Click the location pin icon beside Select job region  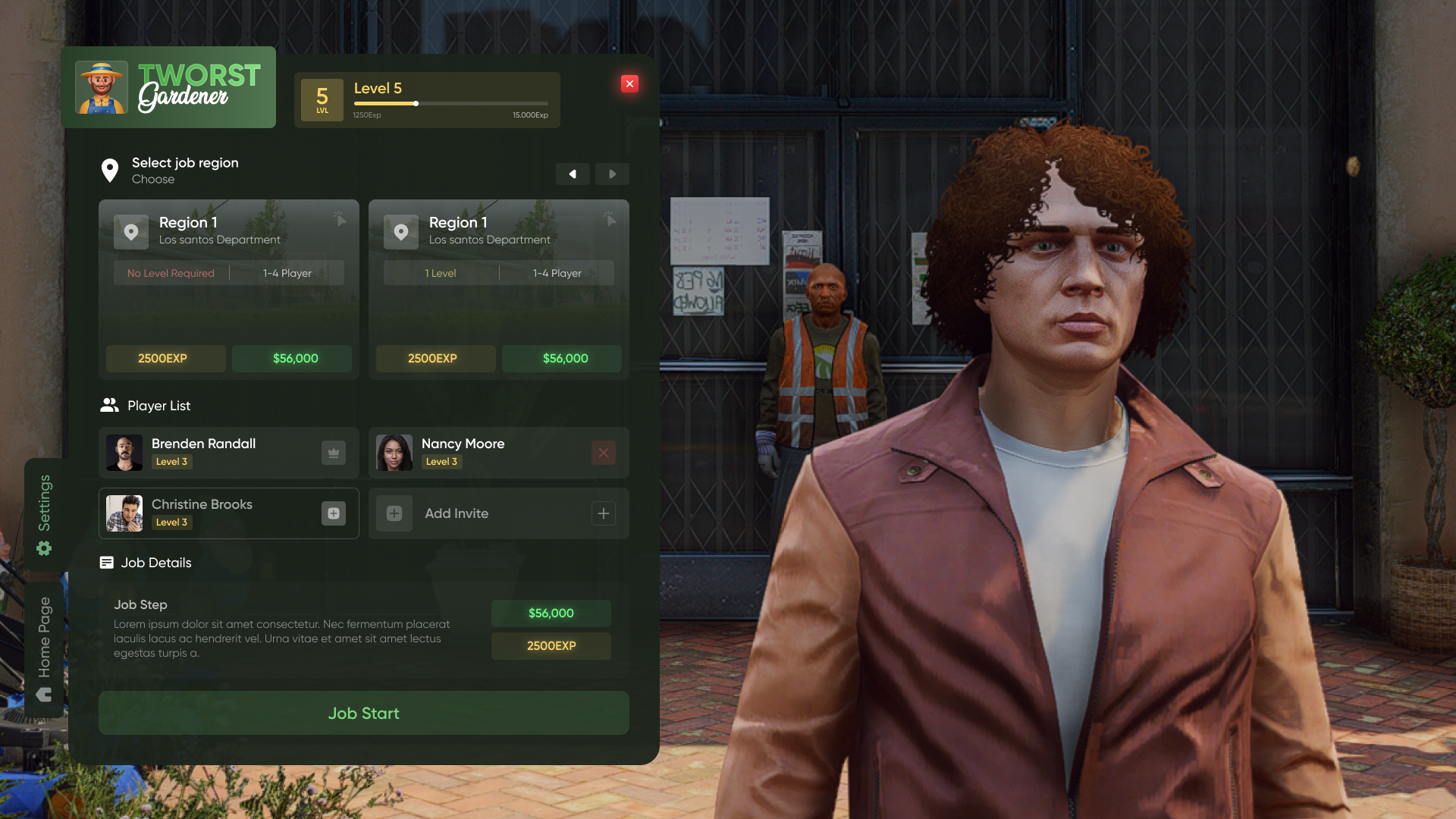110,170
